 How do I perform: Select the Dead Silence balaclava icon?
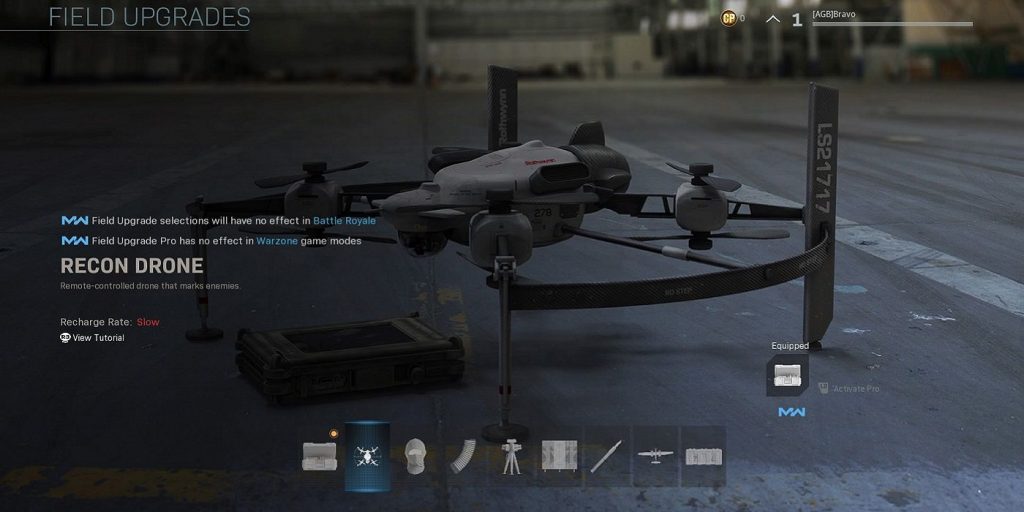coord(415,457)
